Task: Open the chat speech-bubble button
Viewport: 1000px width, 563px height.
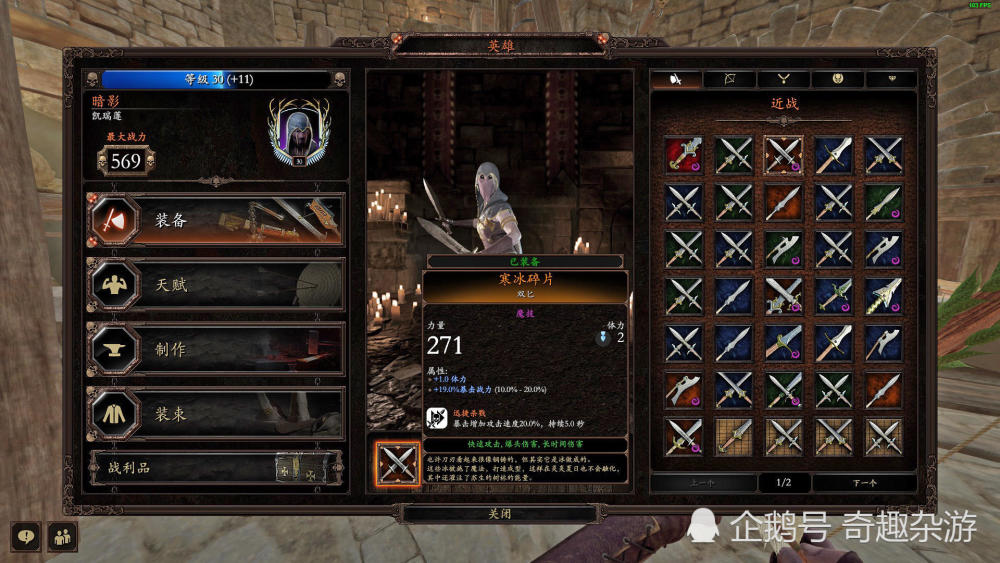Action: pyautogui.click(x=27, y=536)
